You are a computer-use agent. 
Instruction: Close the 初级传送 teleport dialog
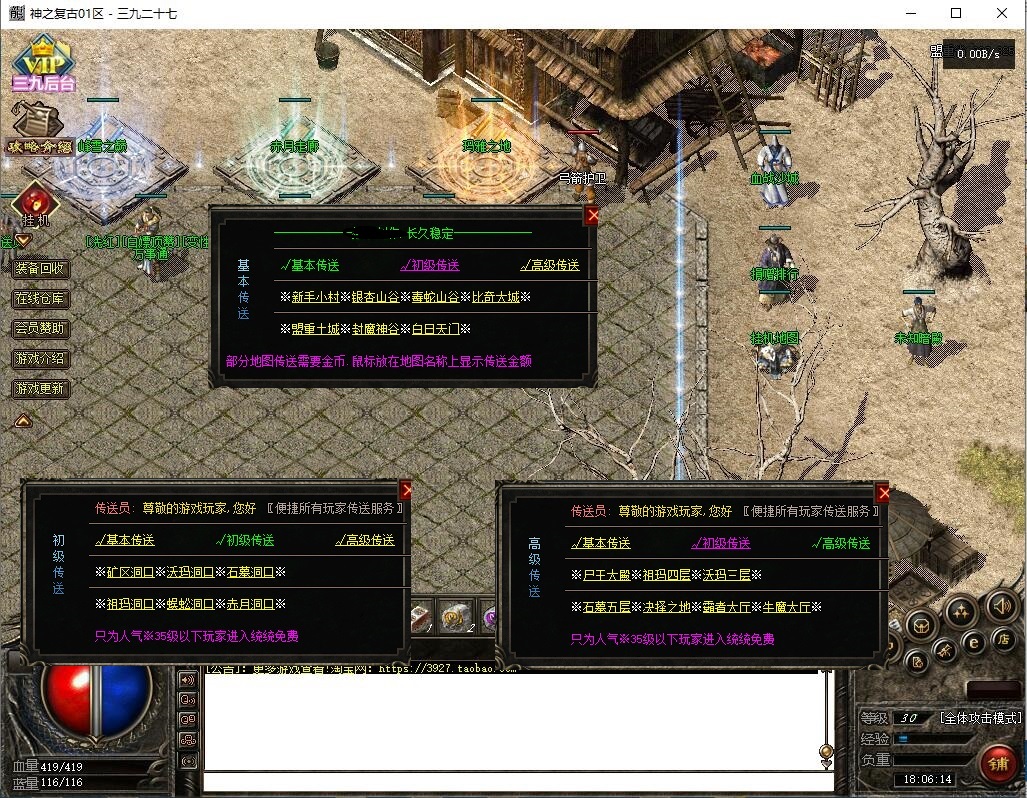coord(406,490)
